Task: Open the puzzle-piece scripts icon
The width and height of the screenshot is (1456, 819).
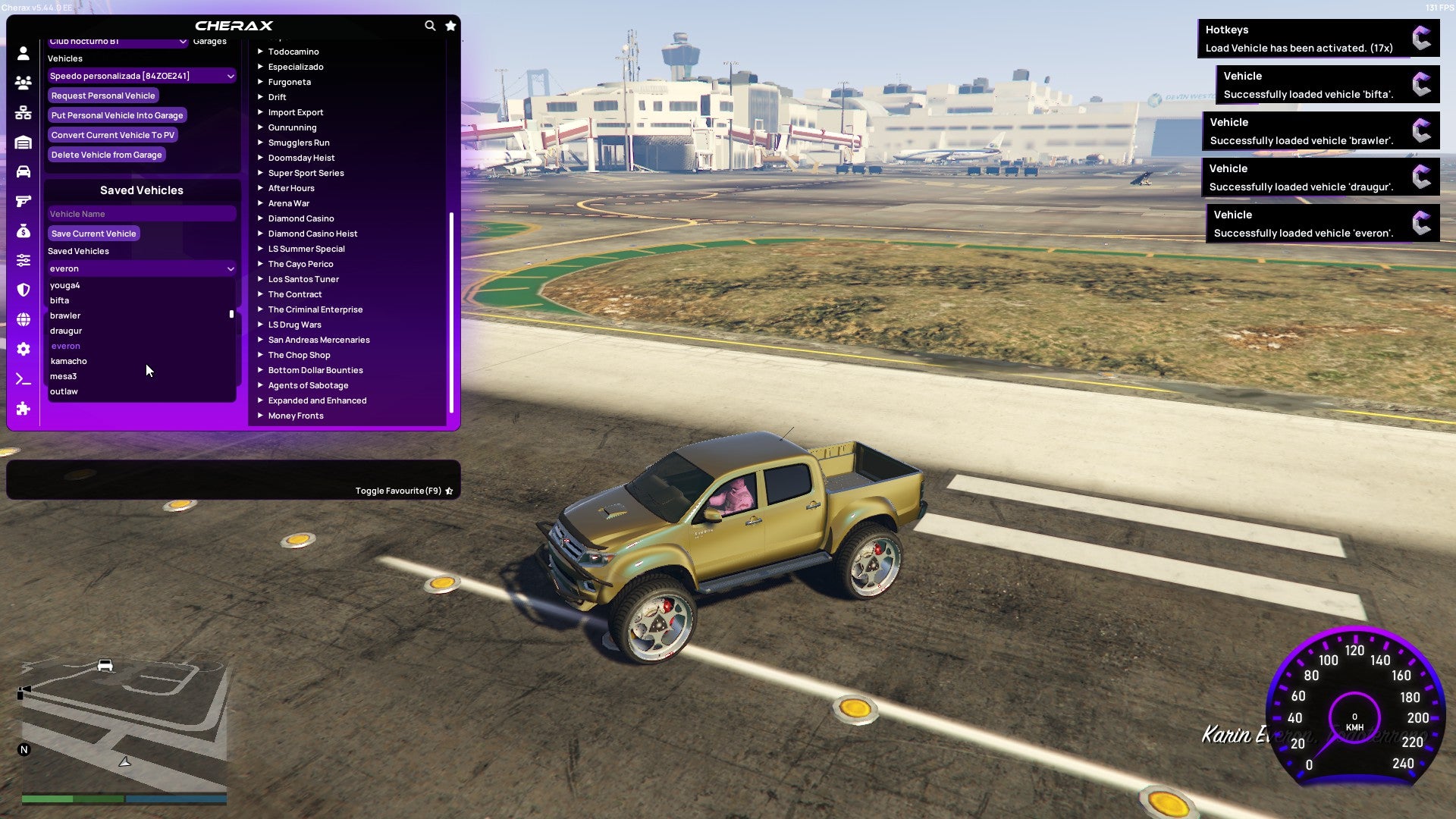Action: [x=22, y=409]
